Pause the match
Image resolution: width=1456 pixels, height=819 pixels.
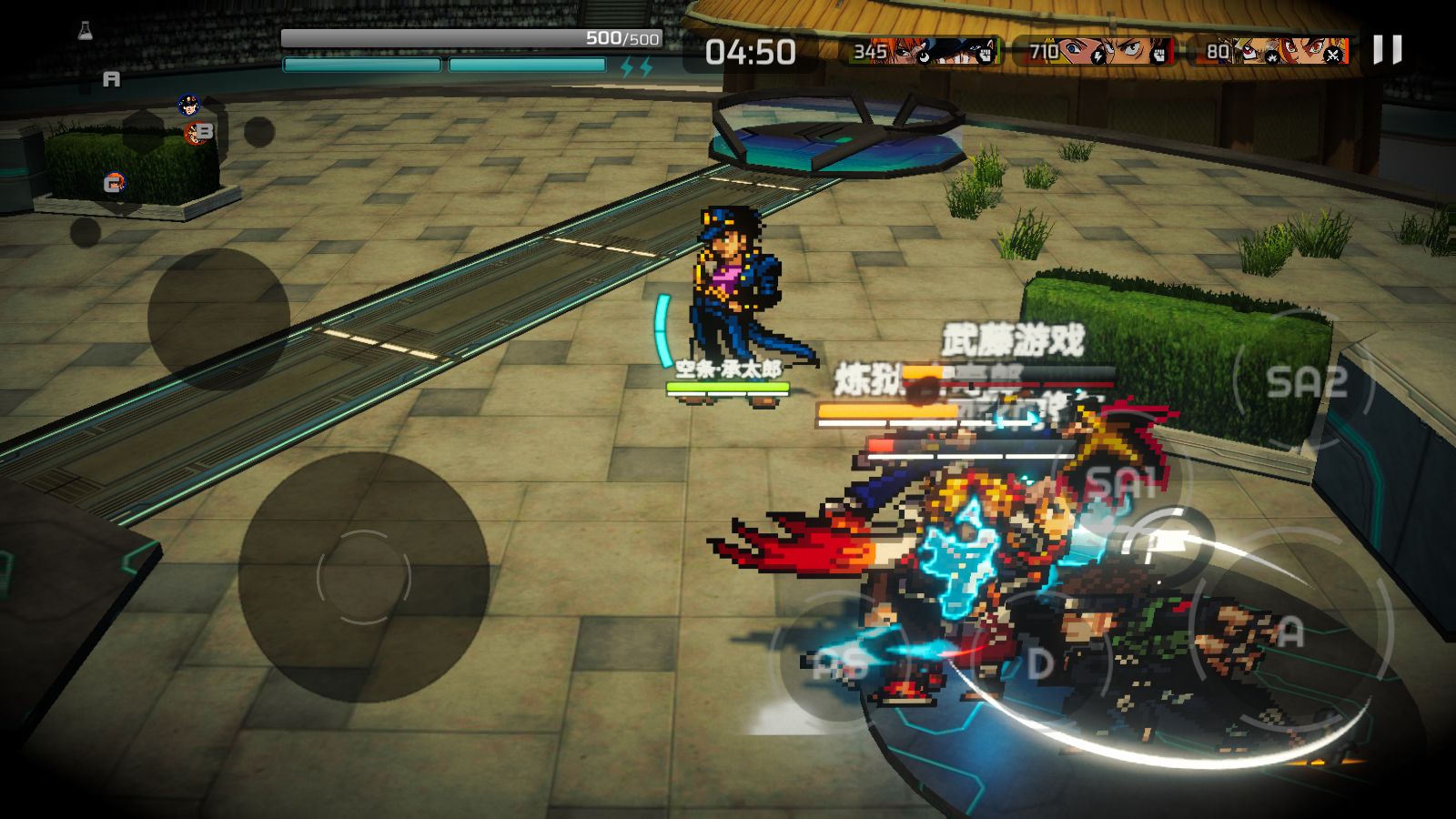point(1387,50)
